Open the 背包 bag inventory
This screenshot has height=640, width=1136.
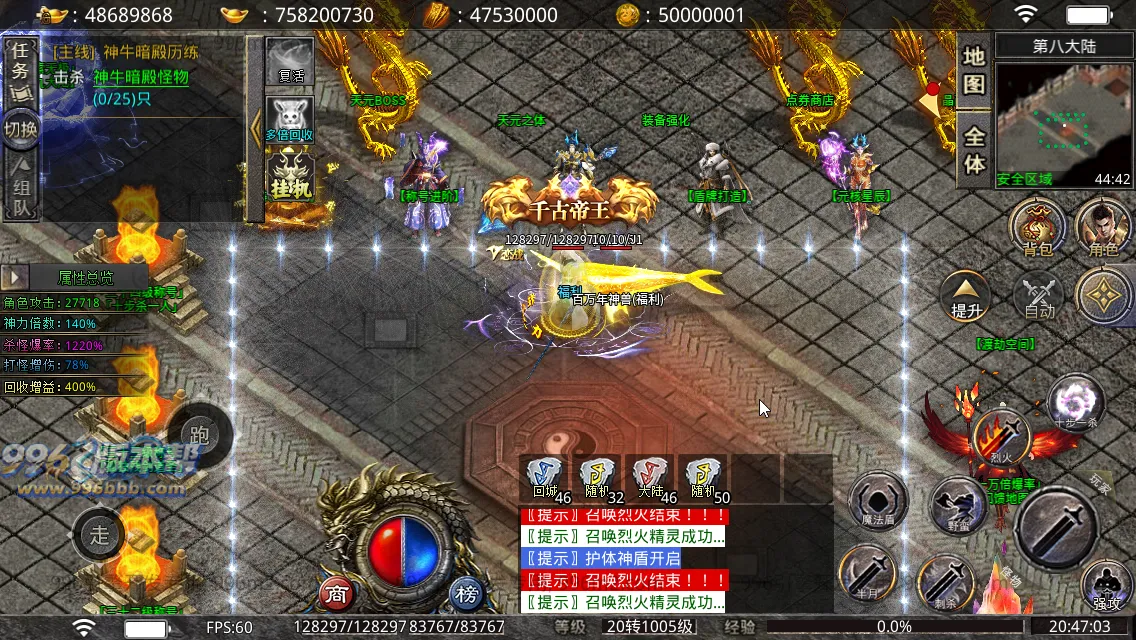1037,227
